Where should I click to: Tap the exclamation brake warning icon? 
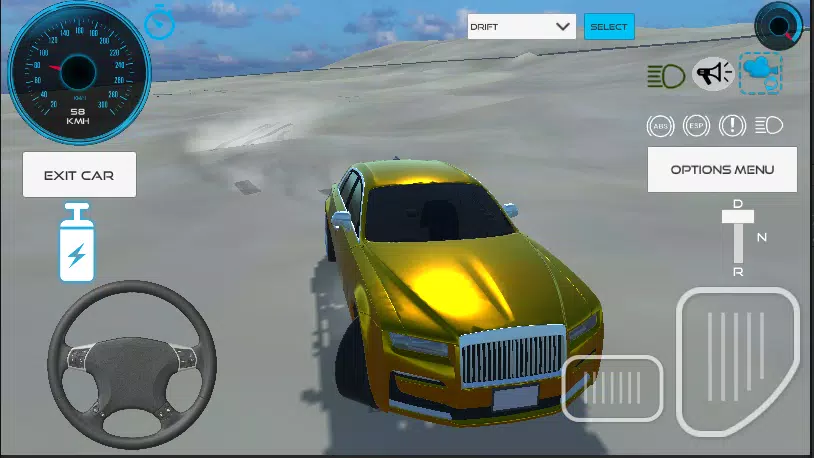point(732,125)
